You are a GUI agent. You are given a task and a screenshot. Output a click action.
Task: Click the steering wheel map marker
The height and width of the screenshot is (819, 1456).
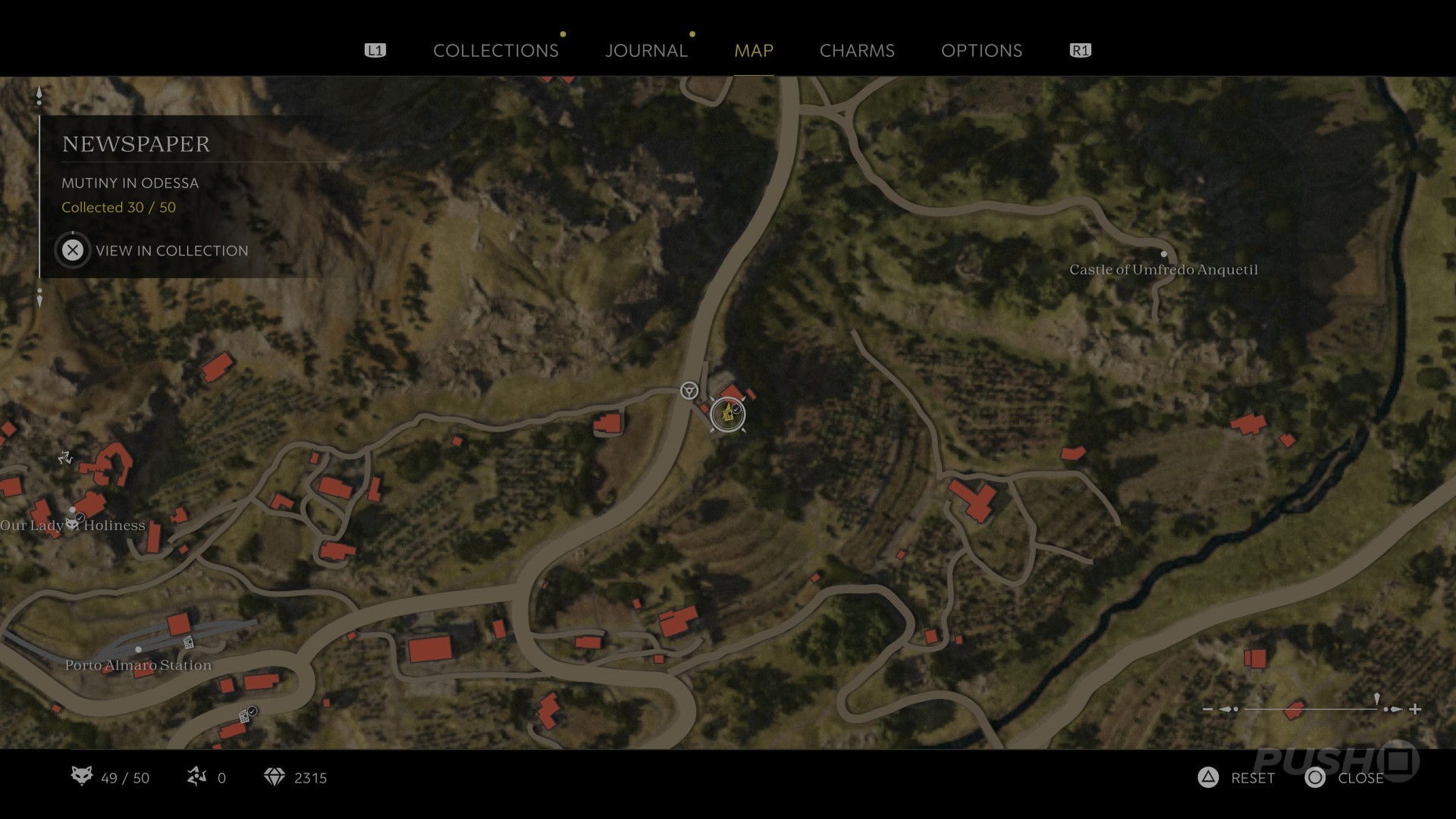click(689, 391)
